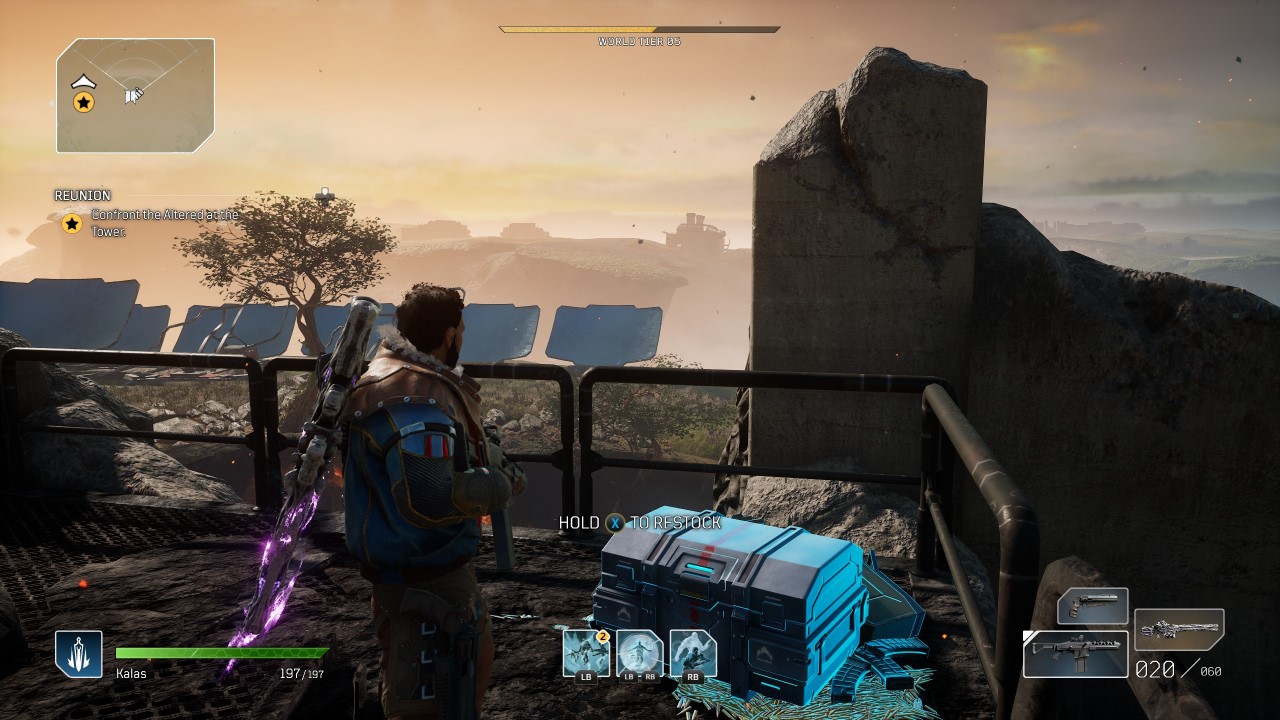
Task: Trigger the skill showing a soldier aiming
Action: pos(693,653)
